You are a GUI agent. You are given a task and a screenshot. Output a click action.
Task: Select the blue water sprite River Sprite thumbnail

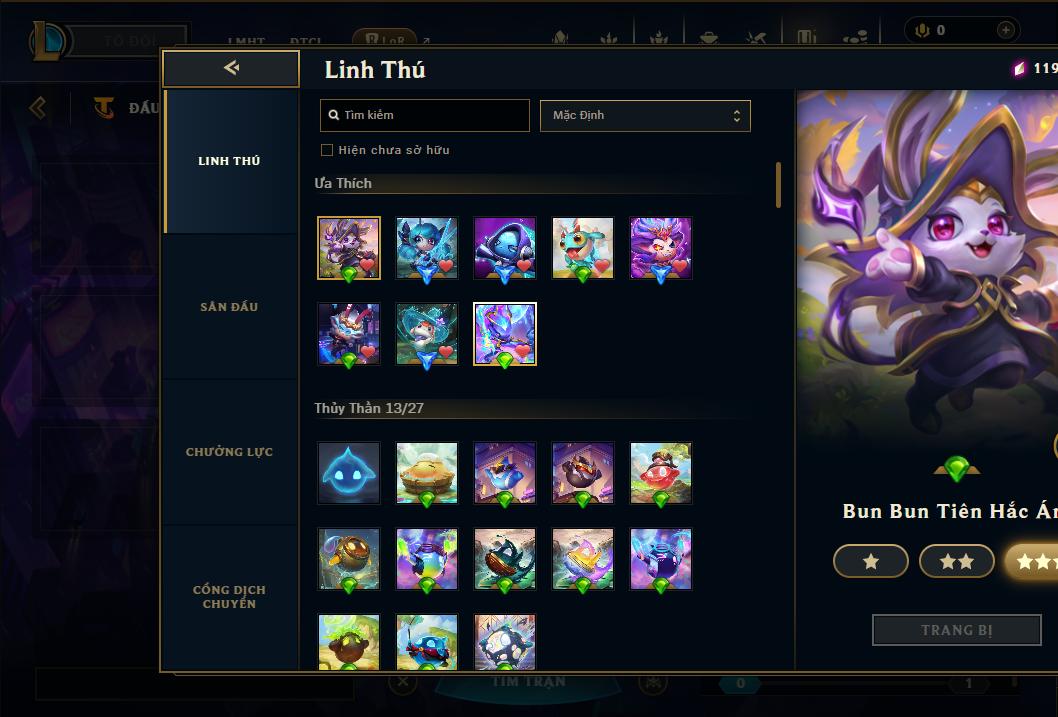pyautogui.click(x=349, y=473)
